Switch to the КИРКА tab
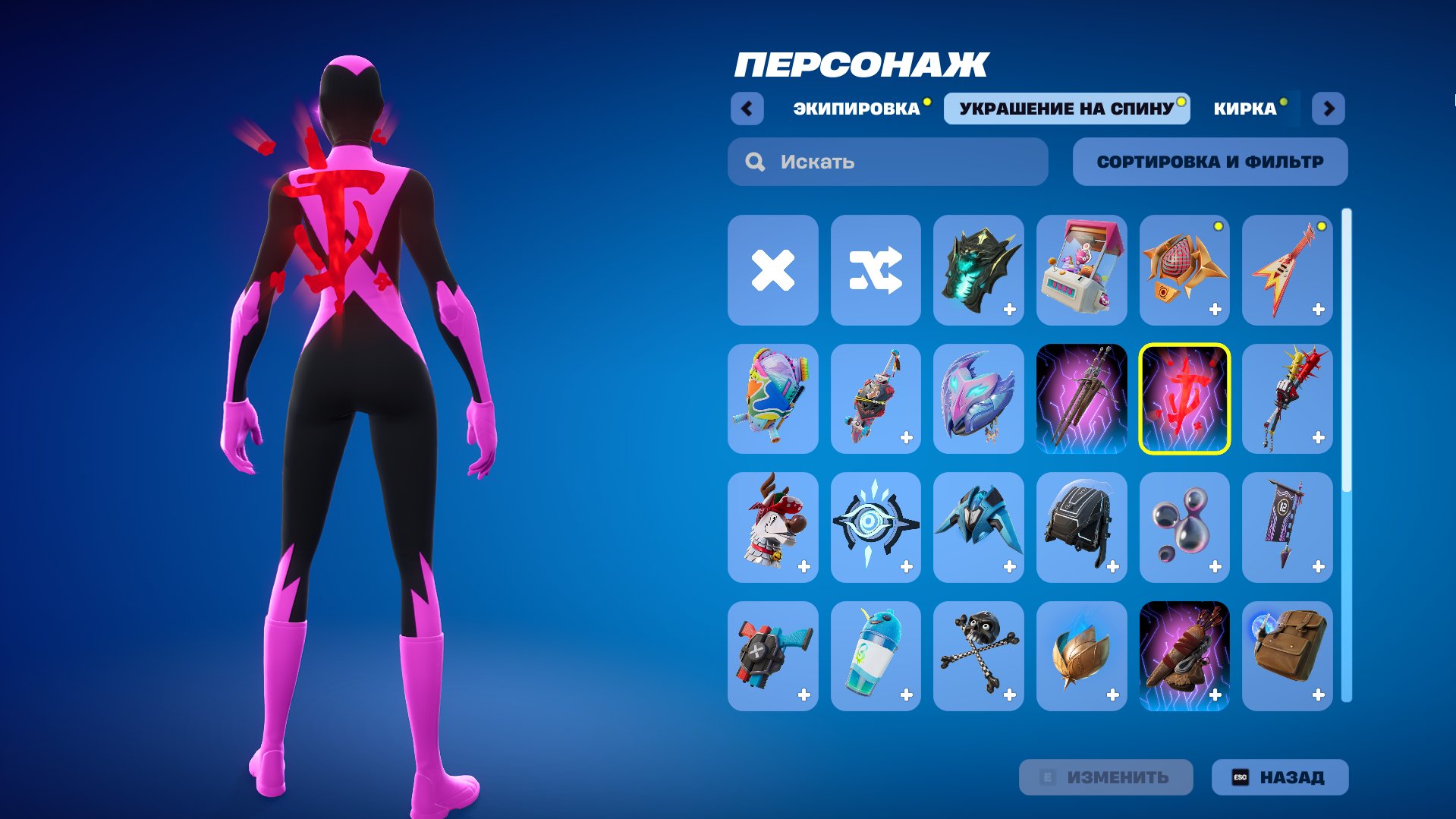This screenshot has height=819, width=1456. 1245,109
